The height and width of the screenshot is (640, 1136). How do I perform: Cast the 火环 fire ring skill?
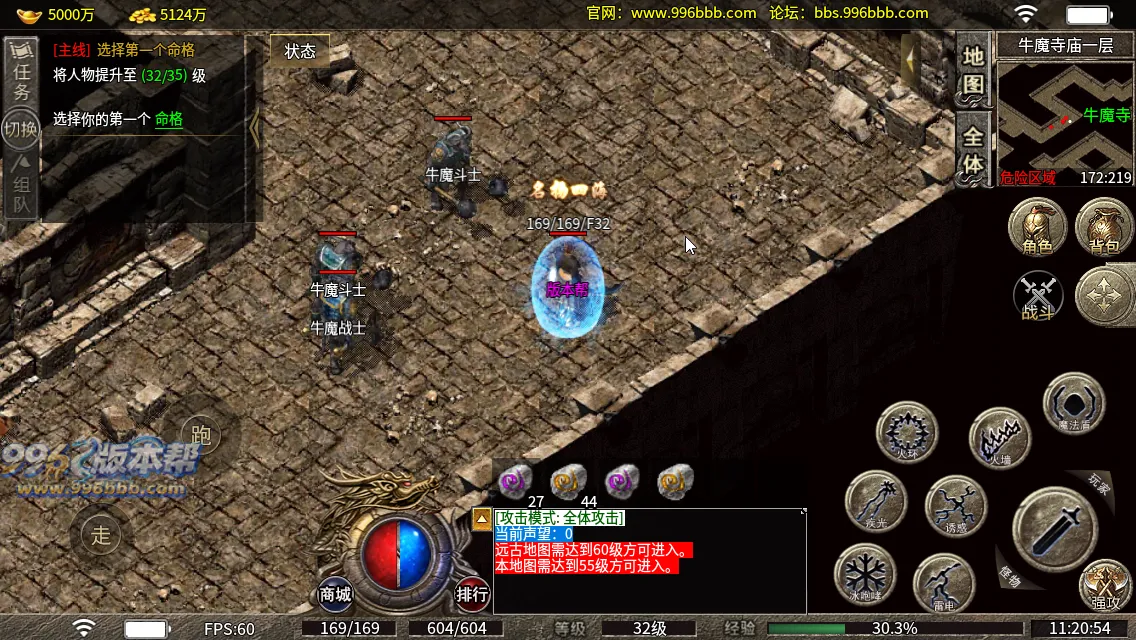[x=906, y=433]
